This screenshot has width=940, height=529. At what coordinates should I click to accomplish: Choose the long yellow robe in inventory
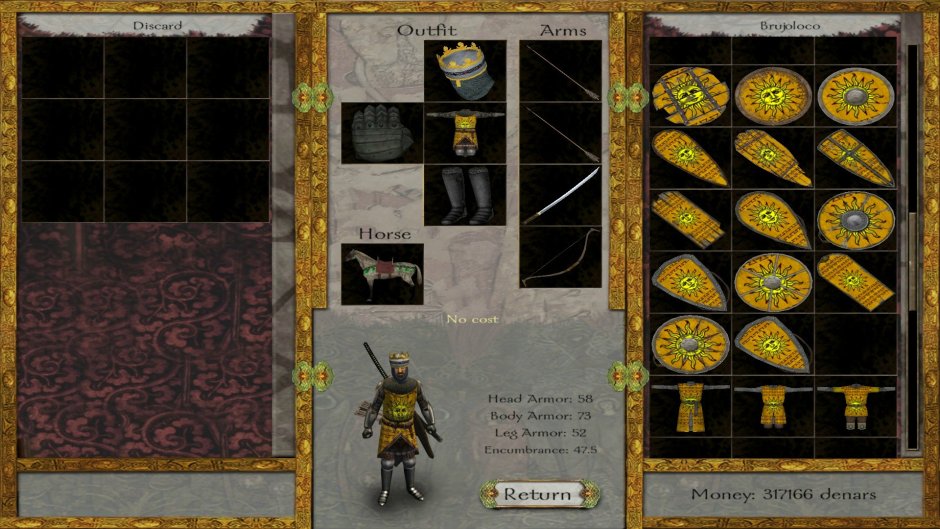[x=689, y=407]
